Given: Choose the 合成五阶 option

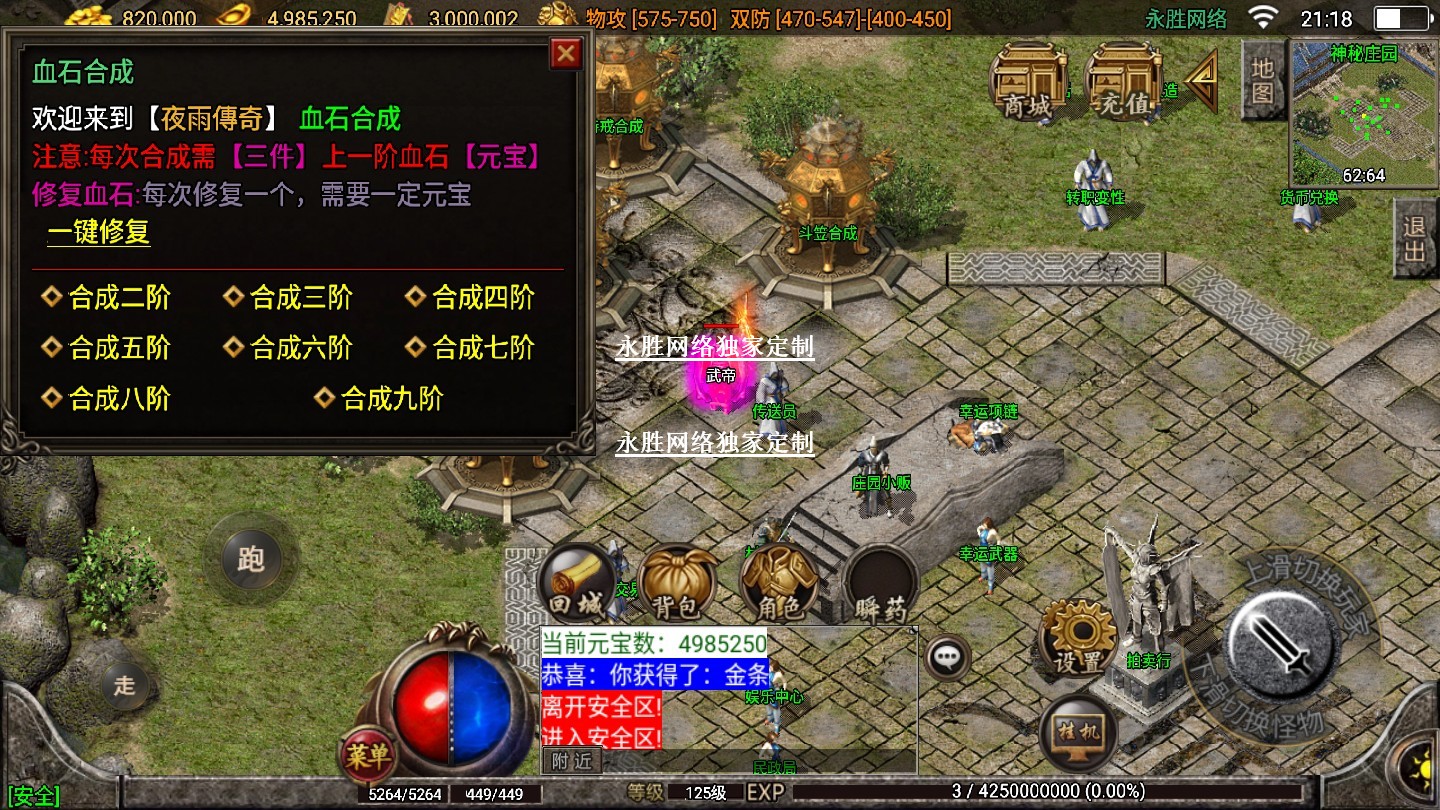Looking at the screenshot, I should point(118,348).
